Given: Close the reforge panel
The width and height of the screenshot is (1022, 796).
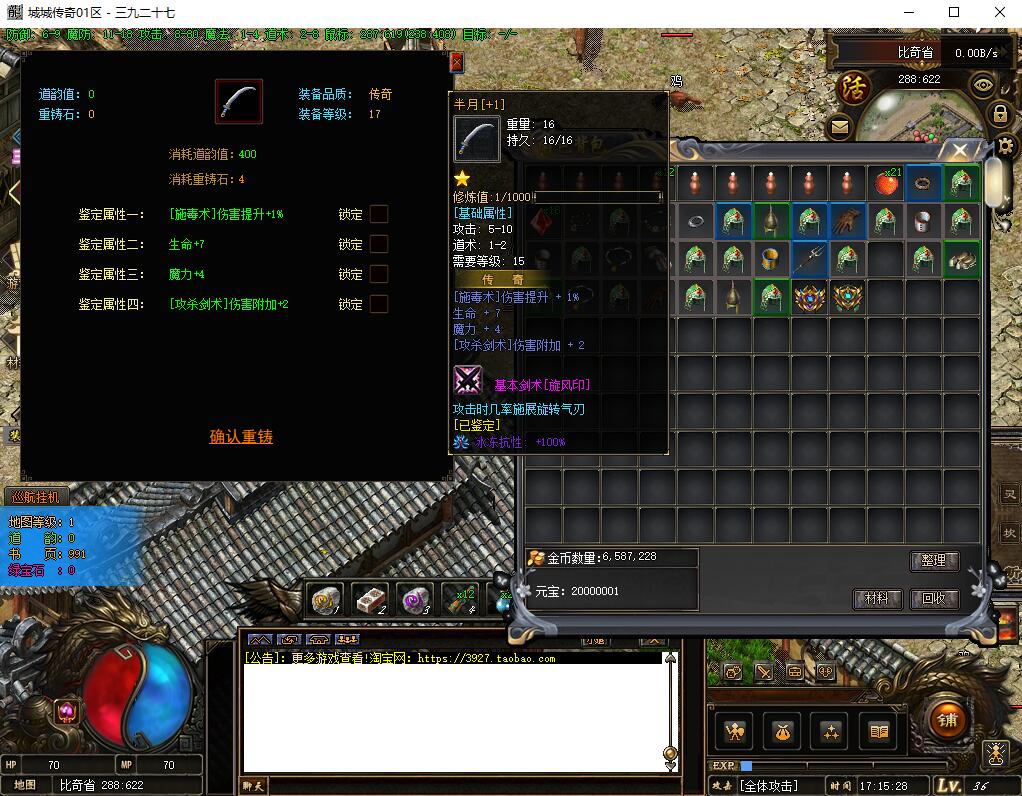Looking at the screenshot, I should tap(457, 62).
